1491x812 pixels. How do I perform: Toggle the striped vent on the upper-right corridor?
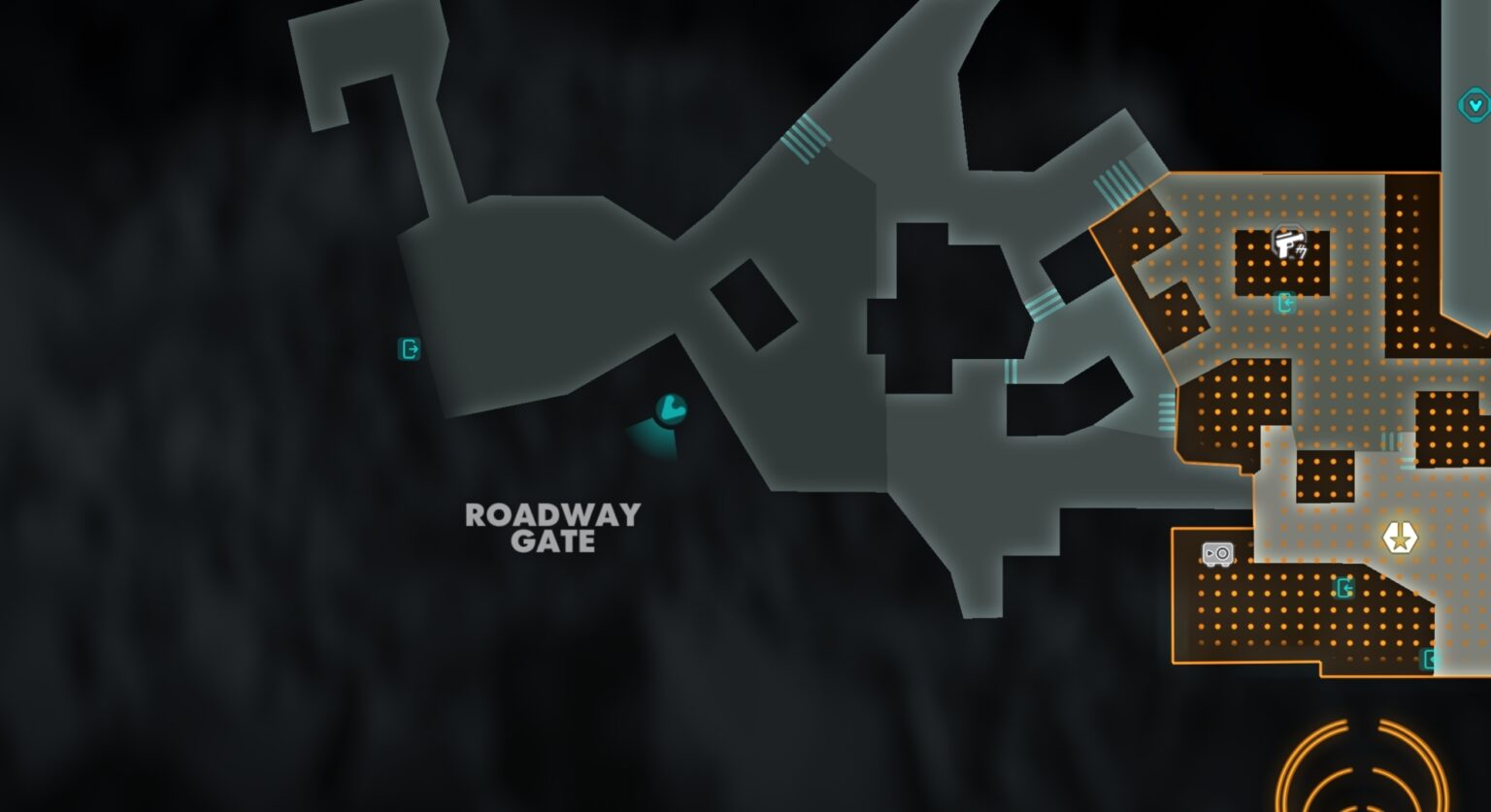(1114, 184)
